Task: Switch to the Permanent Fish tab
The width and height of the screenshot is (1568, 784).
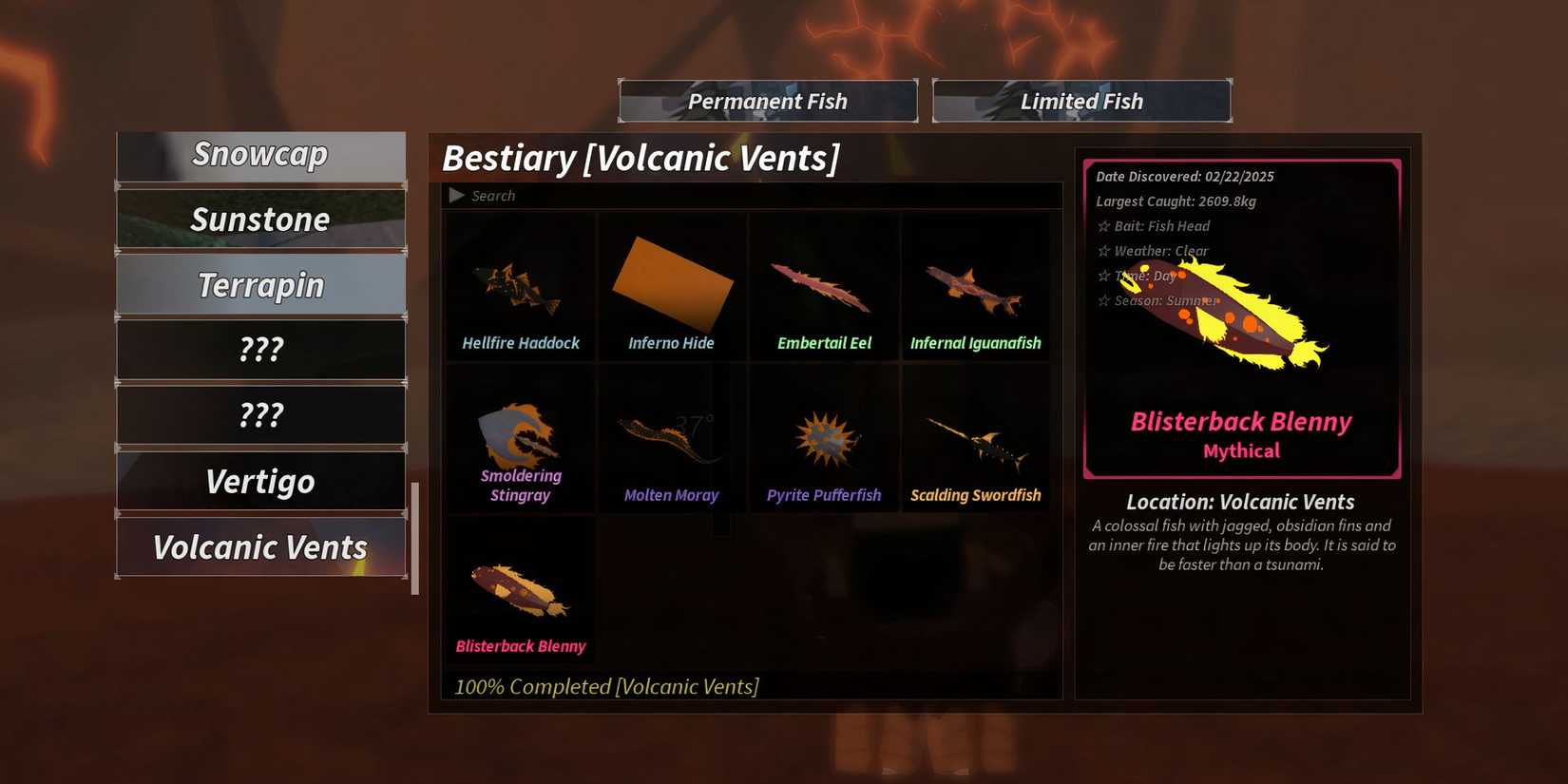Action: click(x=767, y=101)
